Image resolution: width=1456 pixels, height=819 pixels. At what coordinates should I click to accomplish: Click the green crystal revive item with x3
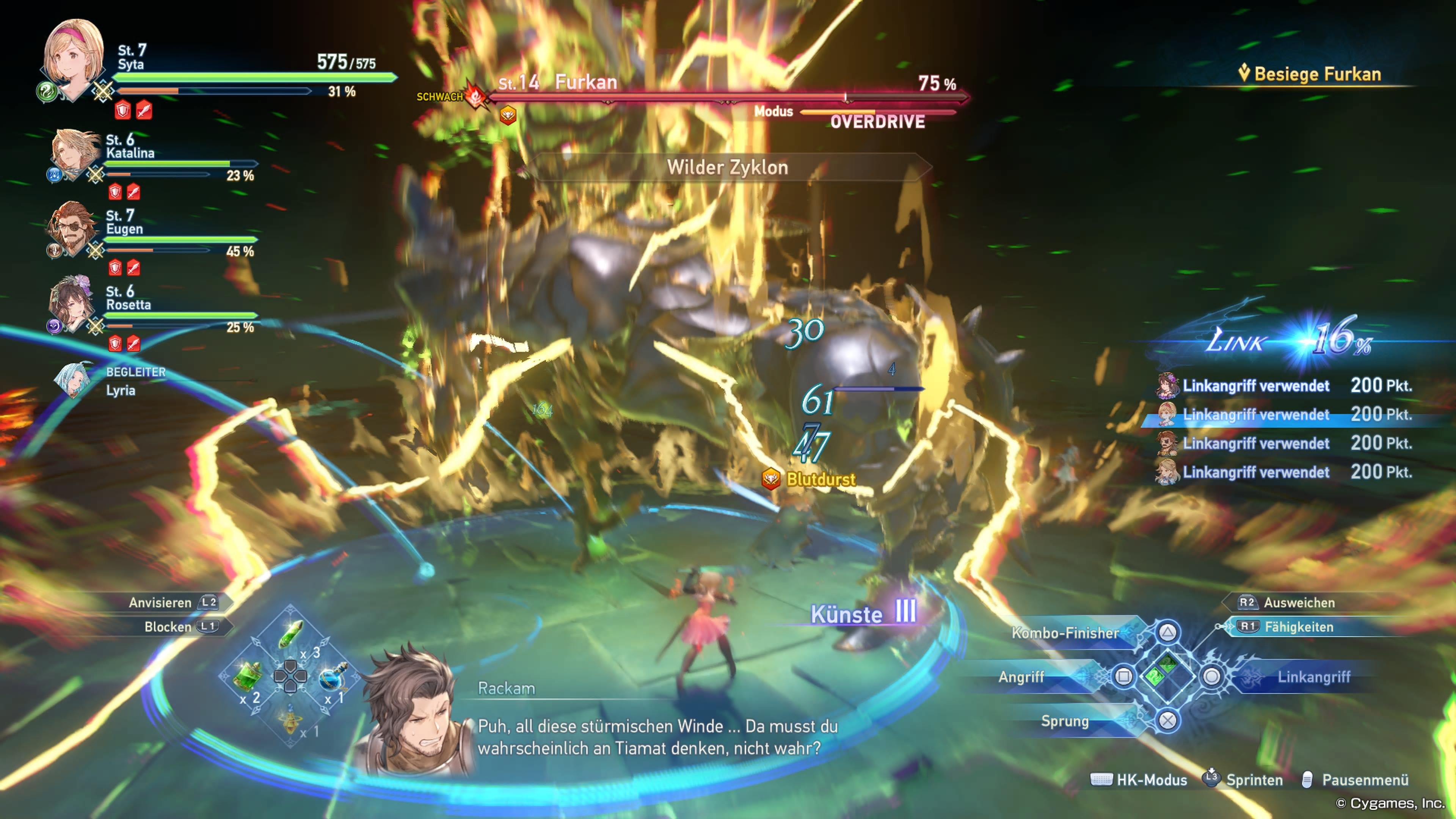pyautogui.click(x=290, y=634)
